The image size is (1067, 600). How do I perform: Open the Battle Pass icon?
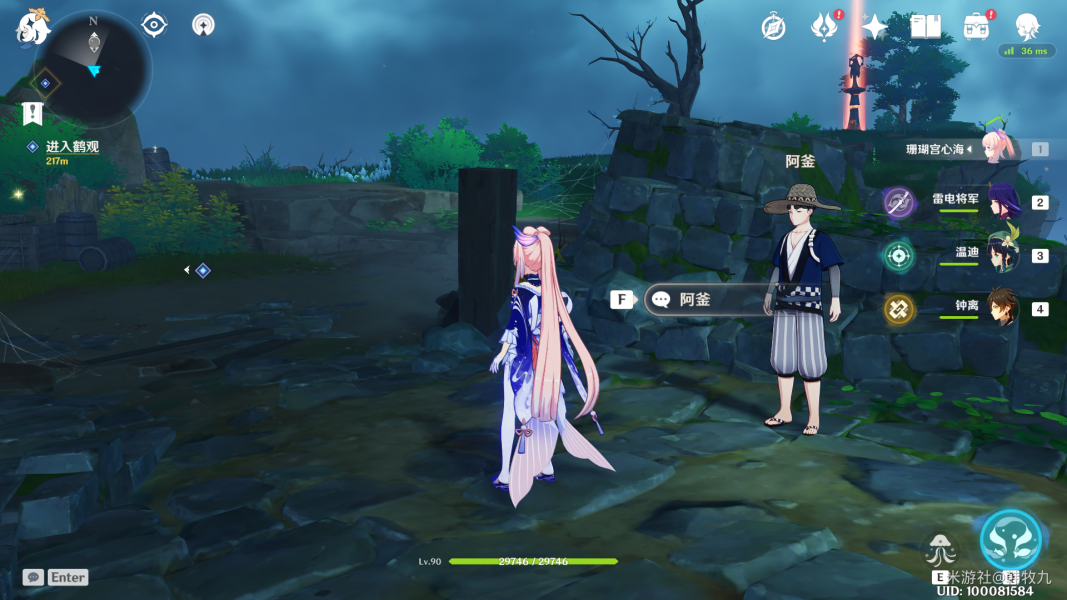[x=976, y=27]
